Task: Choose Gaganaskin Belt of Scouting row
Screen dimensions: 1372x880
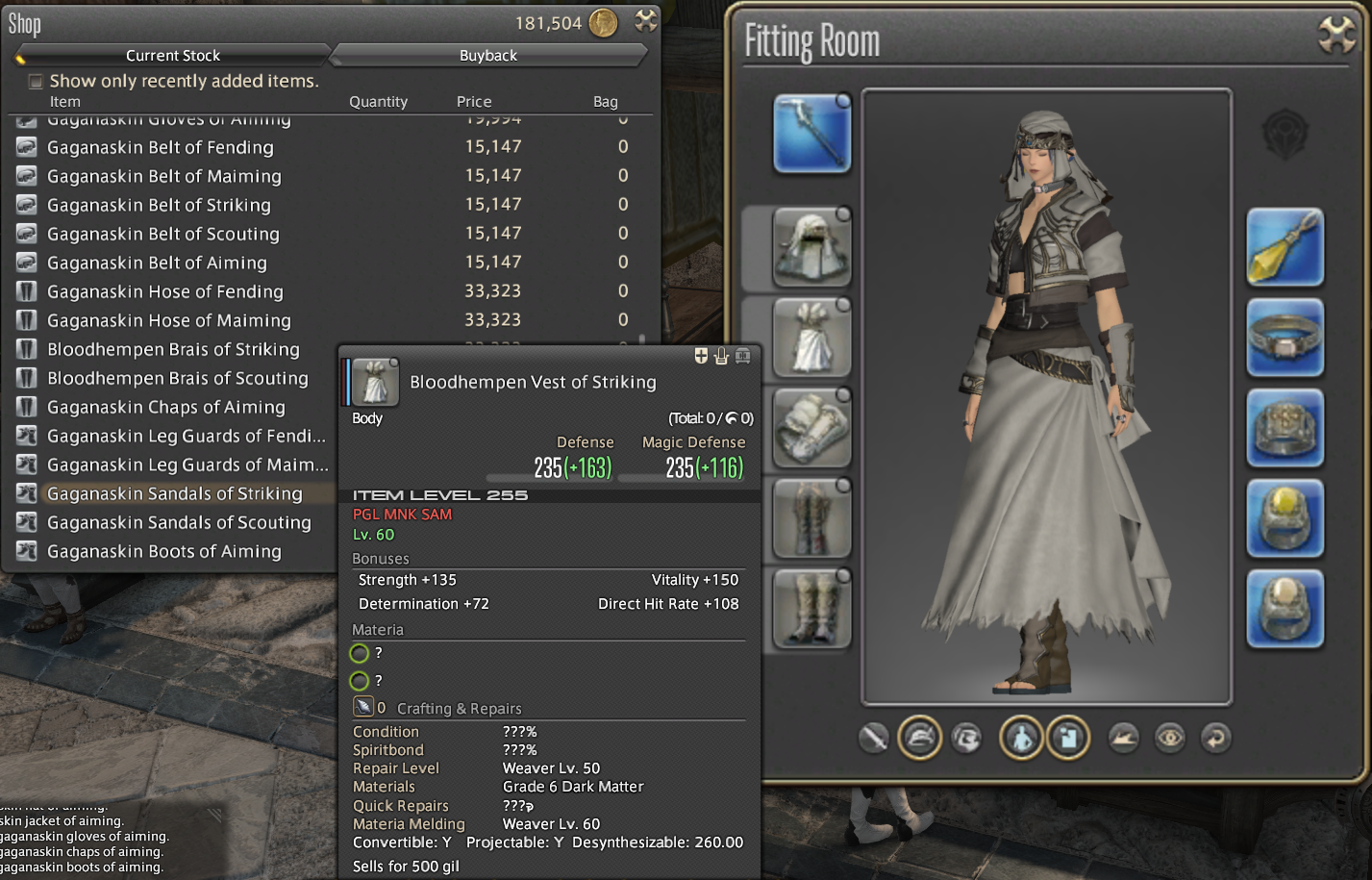Action: (x=163, y=234)
